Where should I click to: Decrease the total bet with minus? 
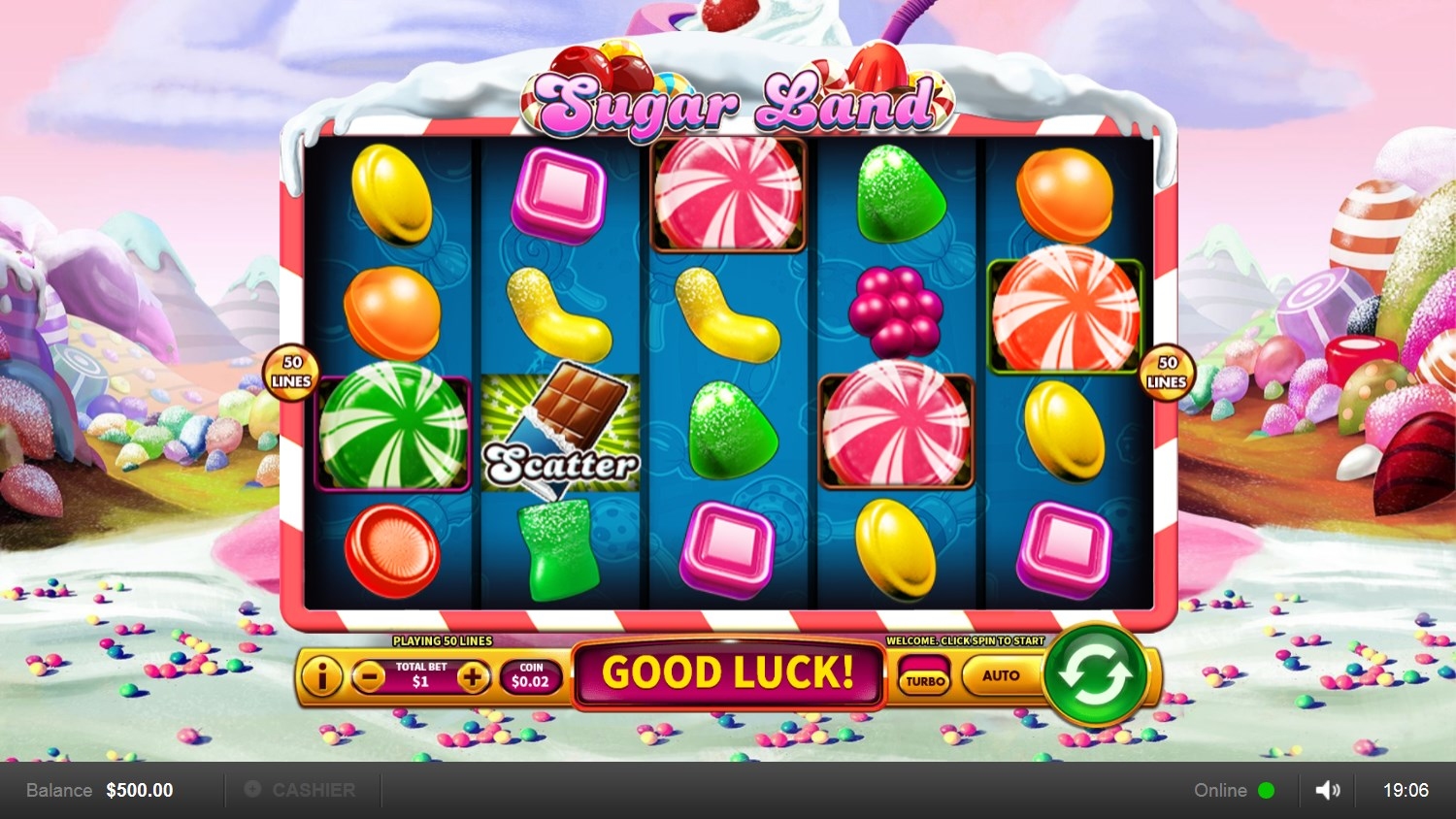[x=369, y=676]
